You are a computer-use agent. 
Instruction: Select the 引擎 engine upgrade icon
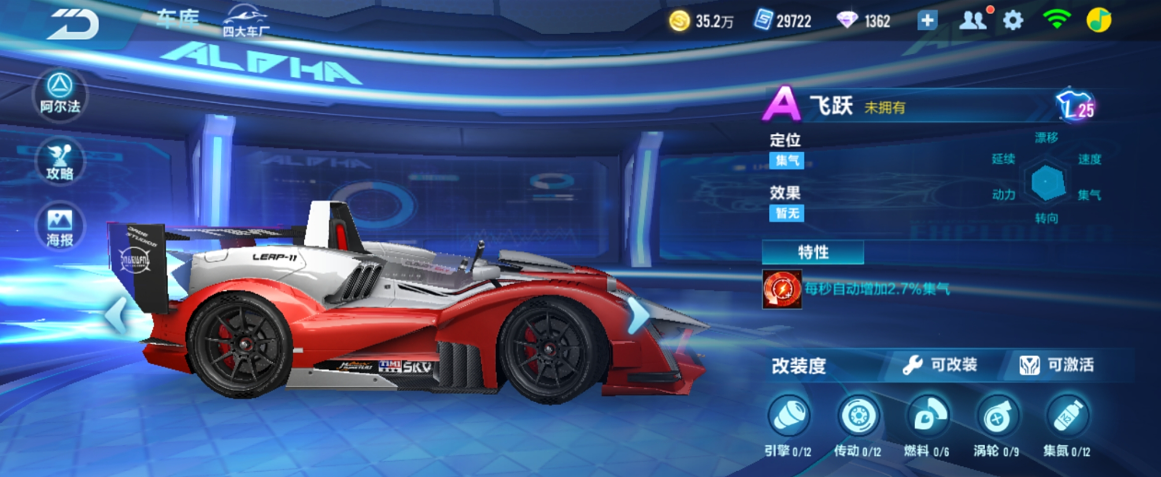click(x=788, y=415)
